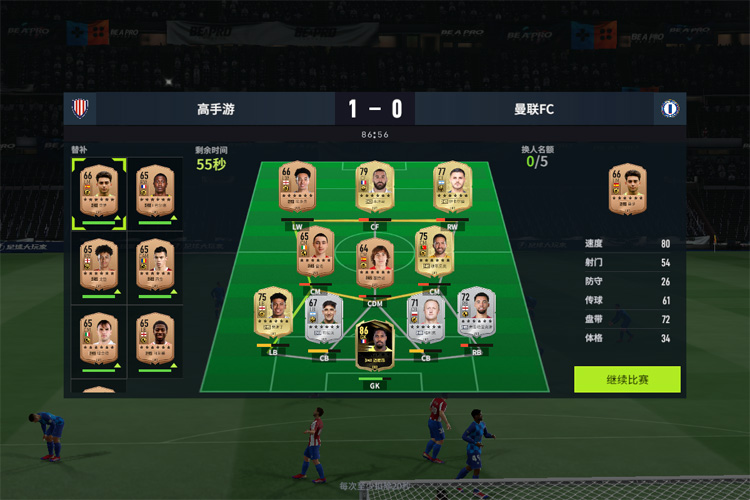The width and height of the screenshot is (750, 500).
Task: Pick the 65-rated CM player card
Action: [x=316, y=252]
